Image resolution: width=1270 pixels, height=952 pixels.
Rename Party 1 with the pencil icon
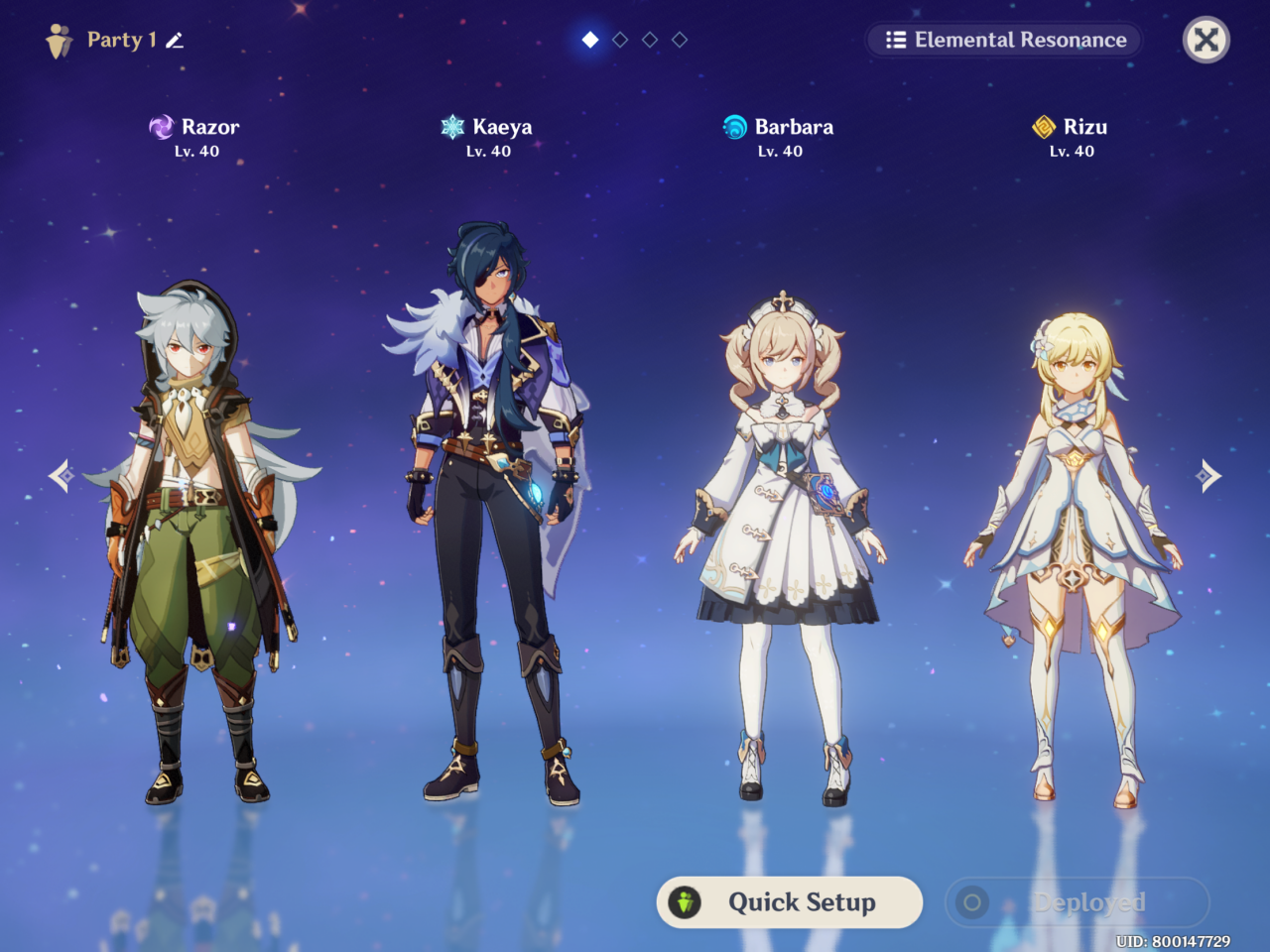[176, 41]
